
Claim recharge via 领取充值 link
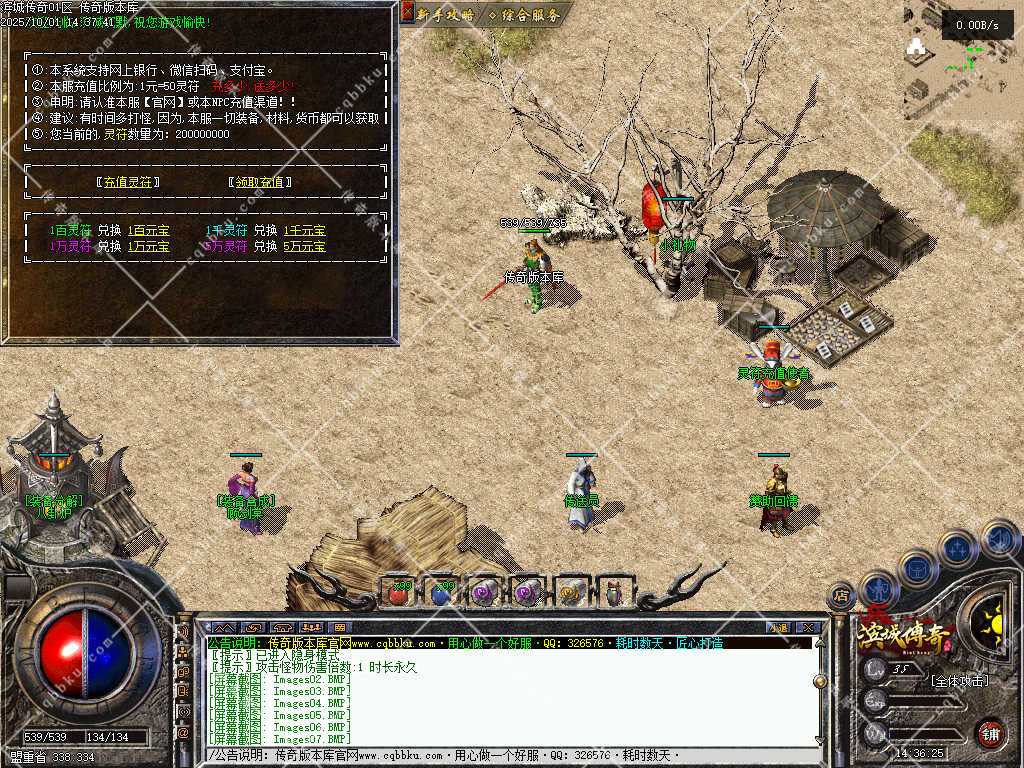260,182
